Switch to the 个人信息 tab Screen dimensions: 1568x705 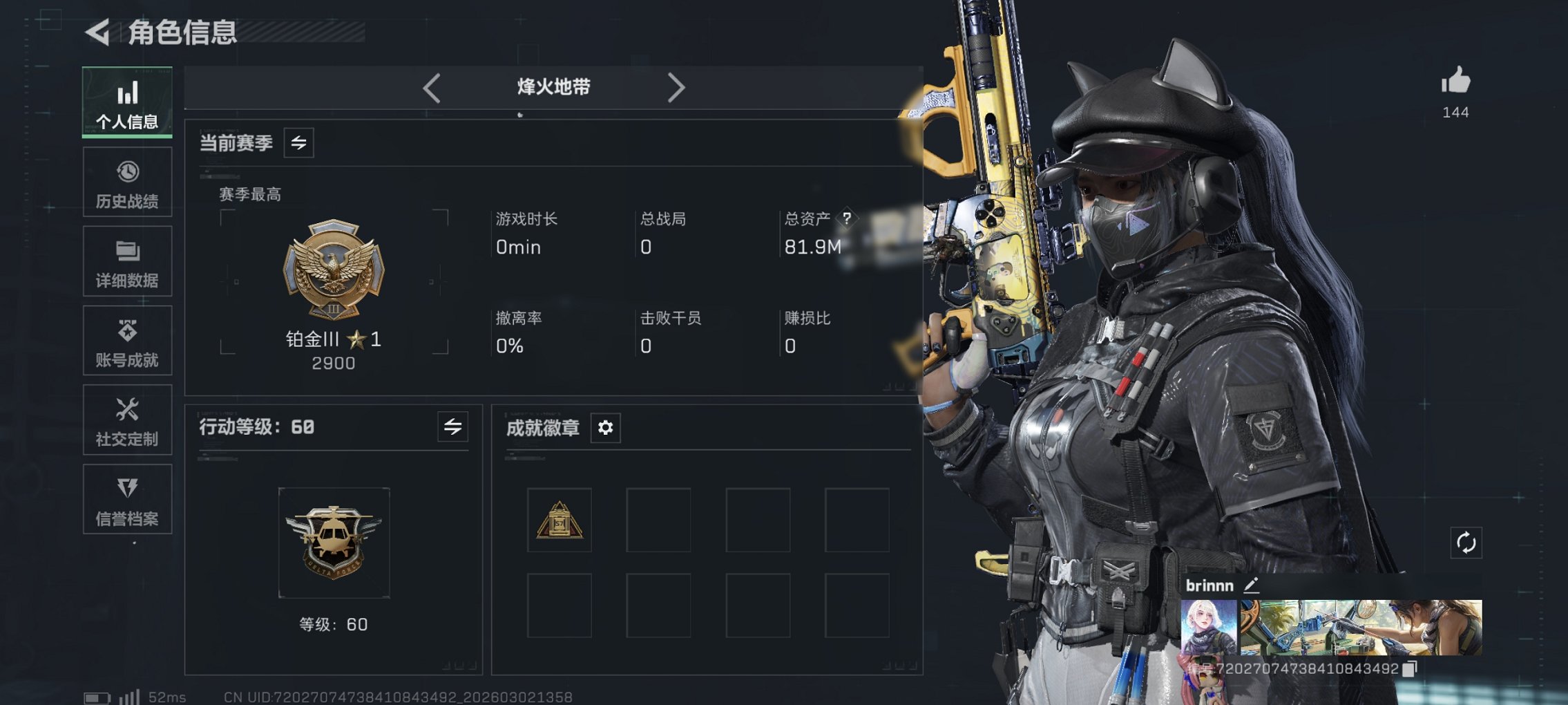127,102
